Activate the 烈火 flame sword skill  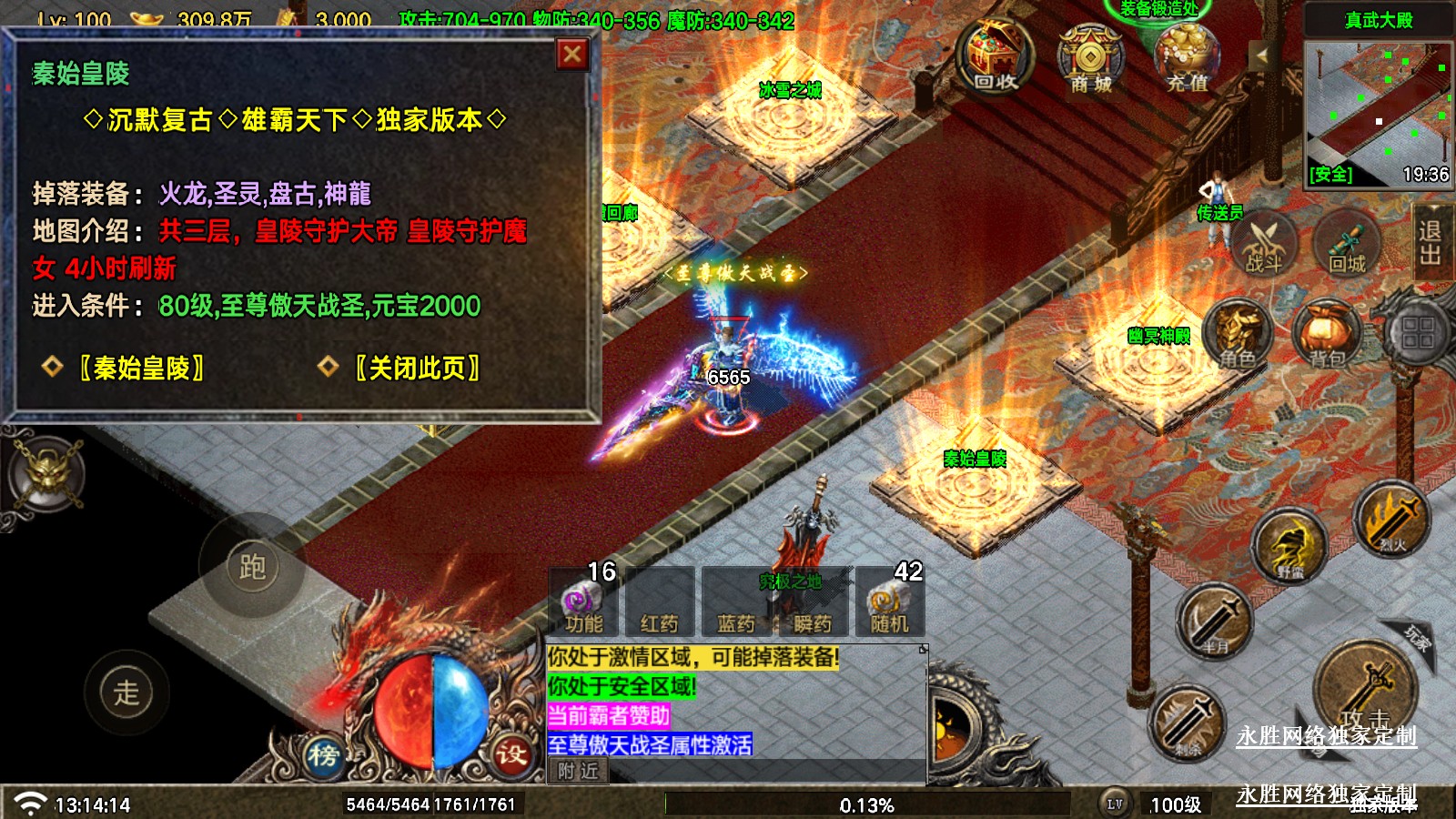tap(1391, 519)
